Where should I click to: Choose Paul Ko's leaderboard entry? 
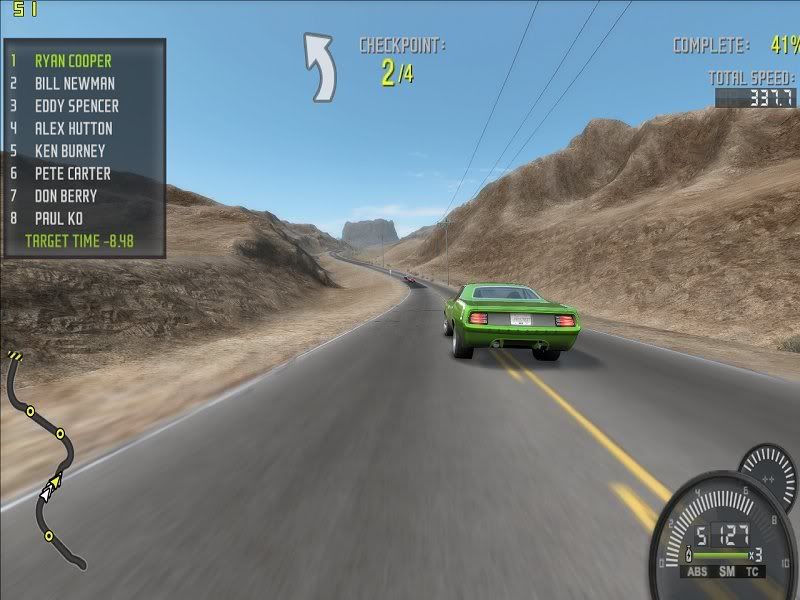coord(59,218)
